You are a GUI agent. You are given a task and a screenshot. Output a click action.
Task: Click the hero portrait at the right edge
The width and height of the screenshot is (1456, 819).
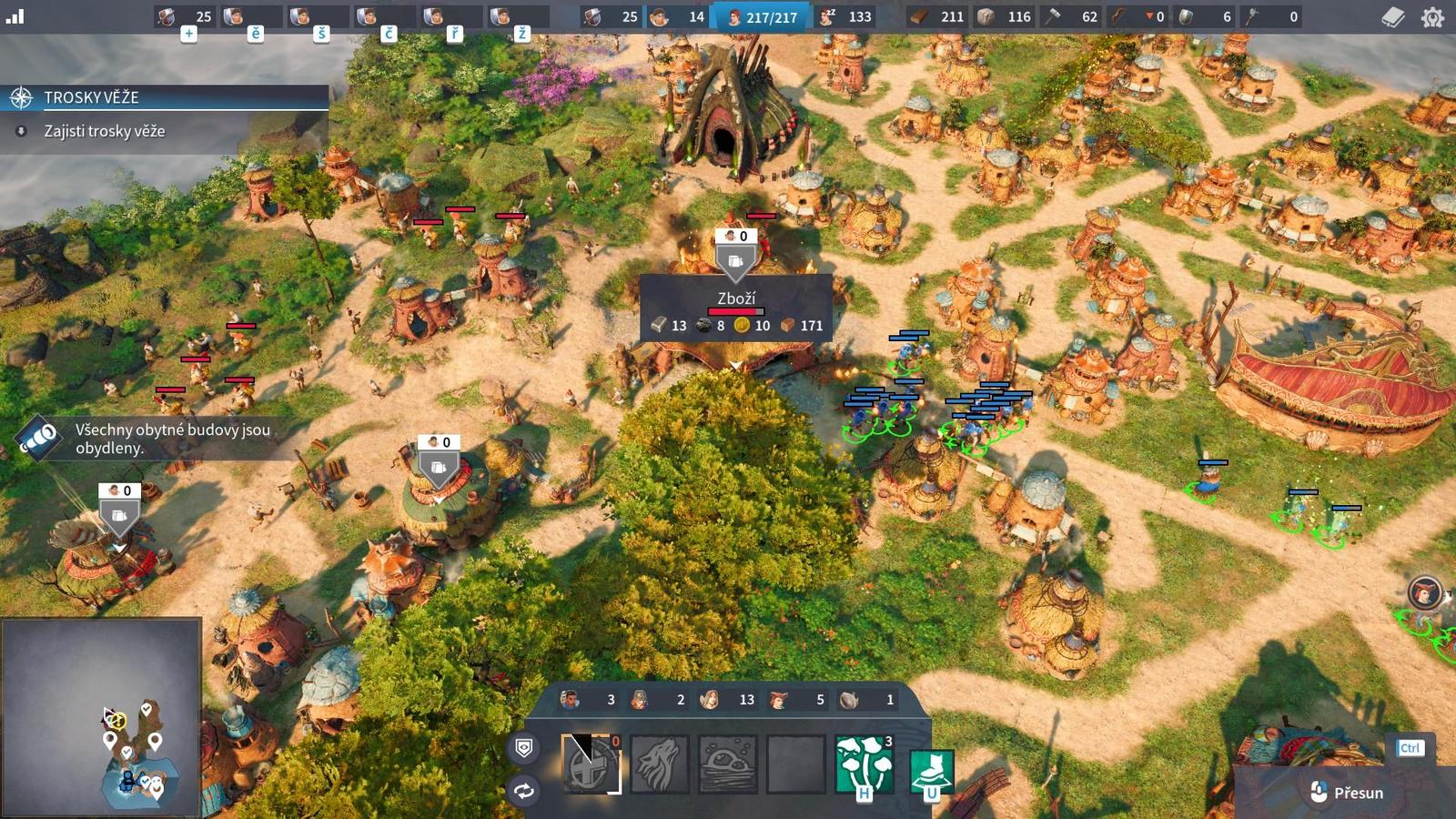[x=1424, y=593]
